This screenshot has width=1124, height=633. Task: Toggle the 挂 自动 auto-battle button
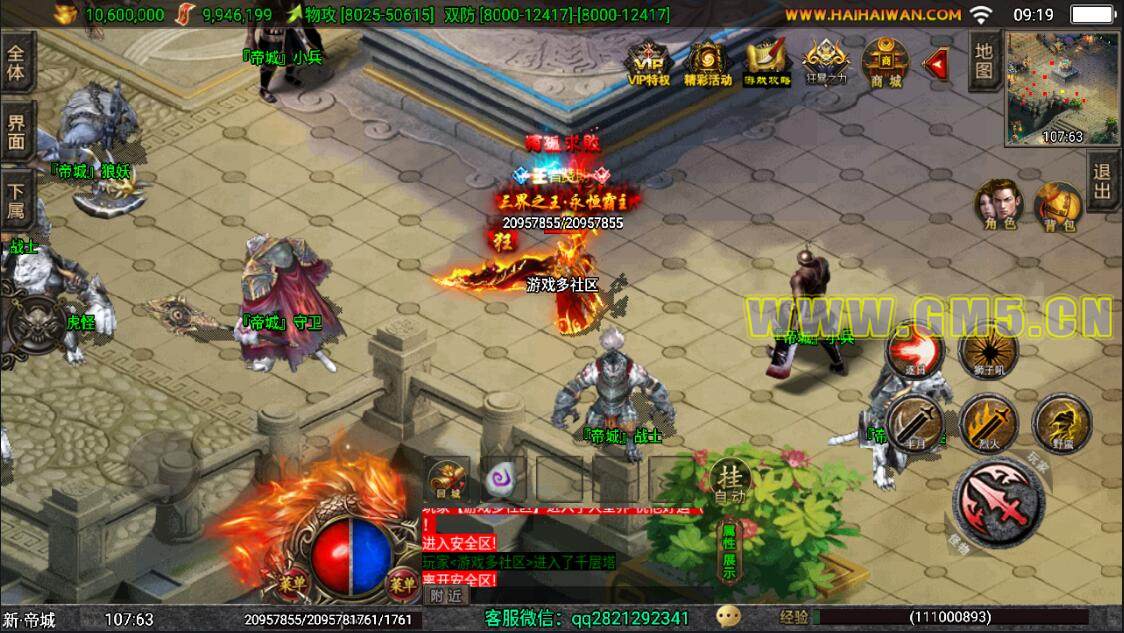click(729, 482)
